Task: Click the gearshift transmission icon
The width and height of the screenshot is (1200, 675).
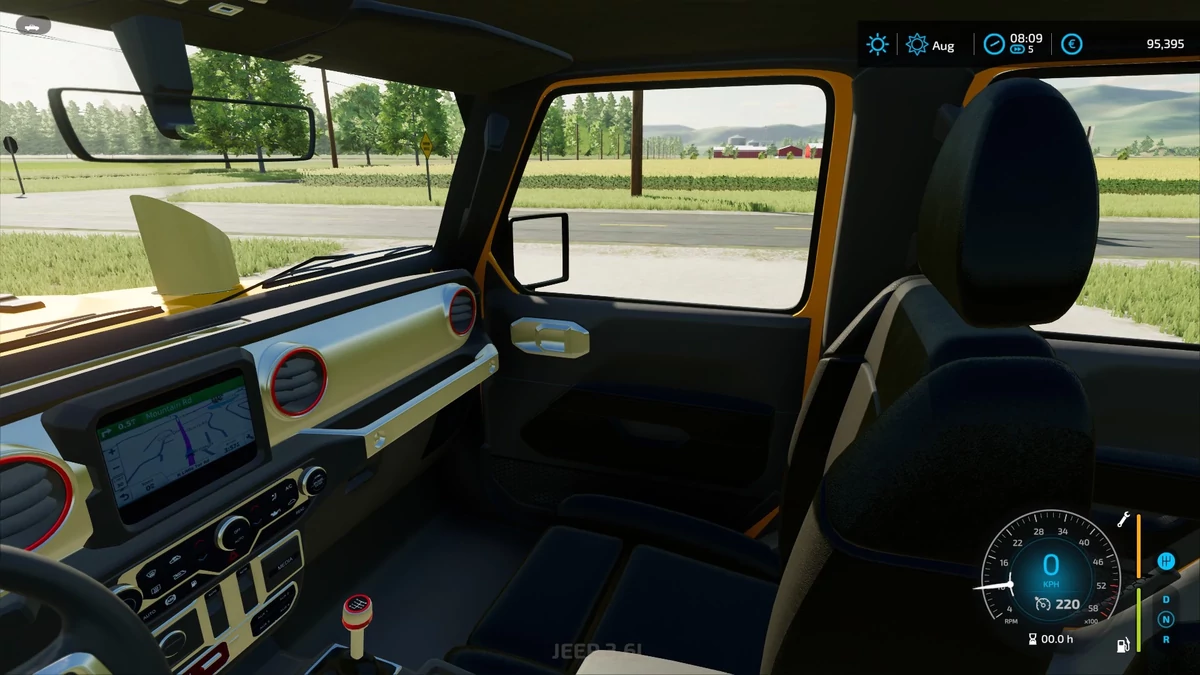Action: click(1165, 561)
